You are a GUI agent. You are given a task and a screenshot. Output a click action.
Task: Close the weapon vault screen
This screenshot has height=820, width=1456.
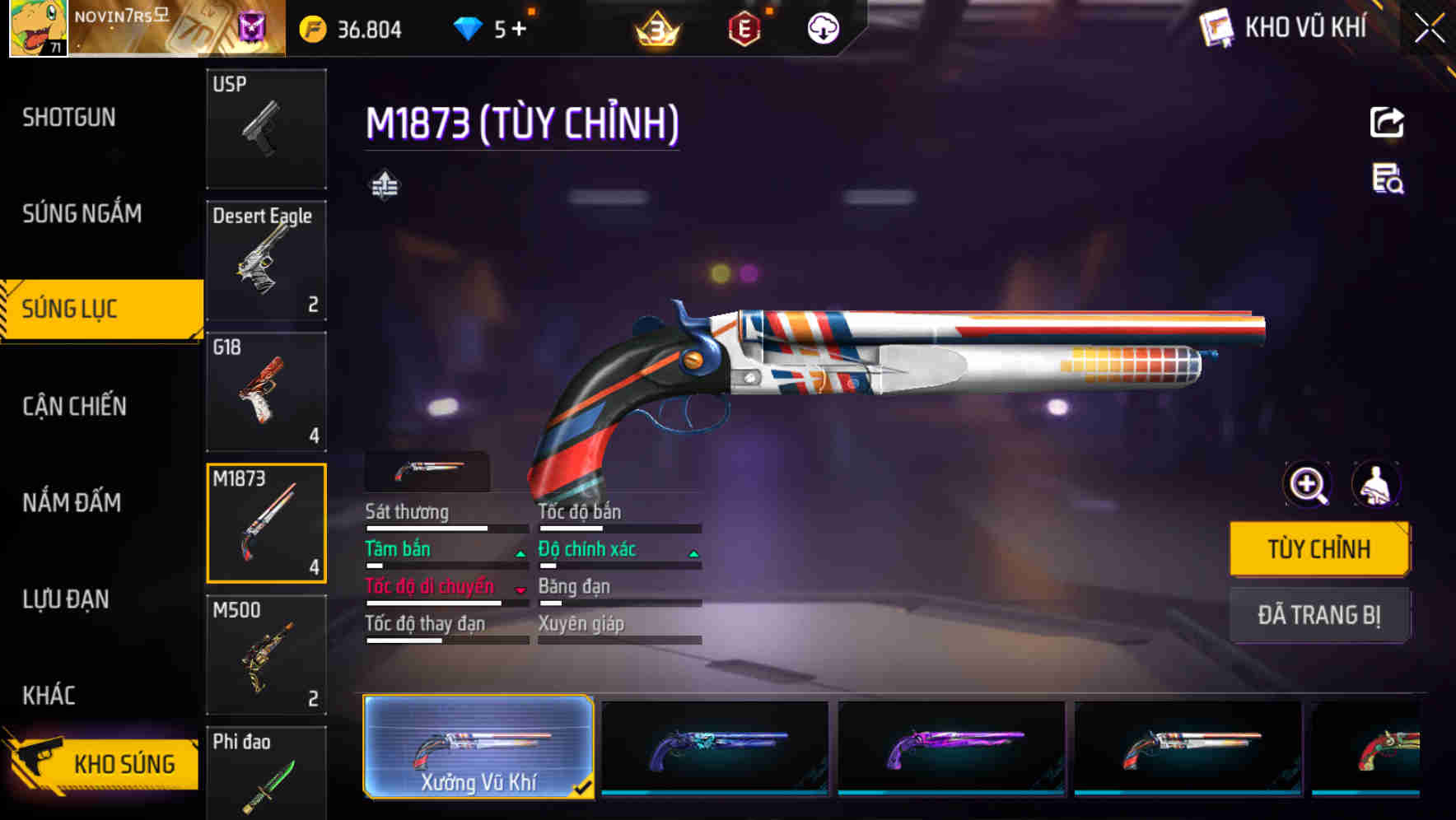point(1430,28)
